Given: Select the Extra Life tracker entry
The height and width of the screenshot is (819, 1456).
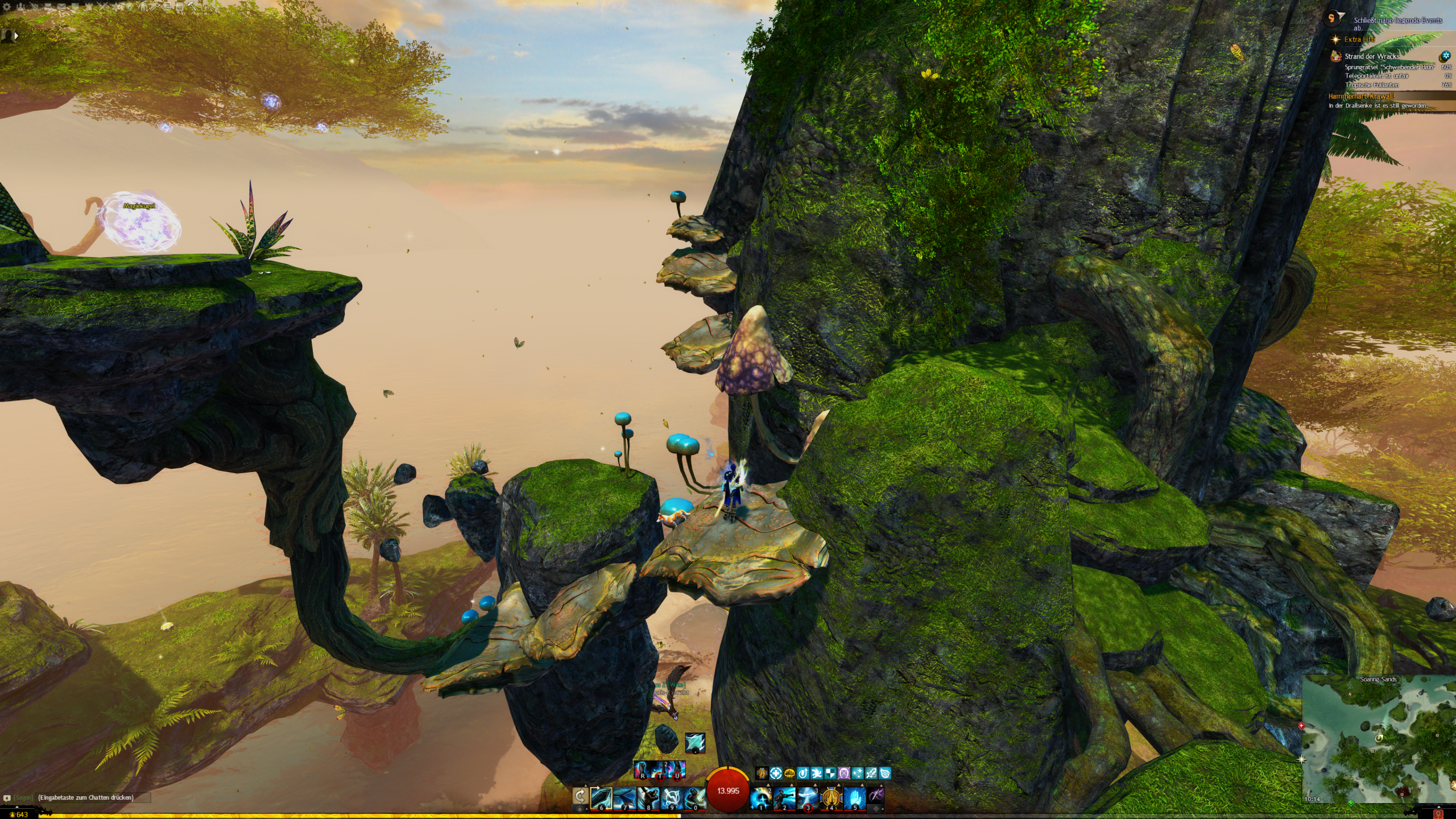Looking at the screenshot, I should coord(1359,39).
